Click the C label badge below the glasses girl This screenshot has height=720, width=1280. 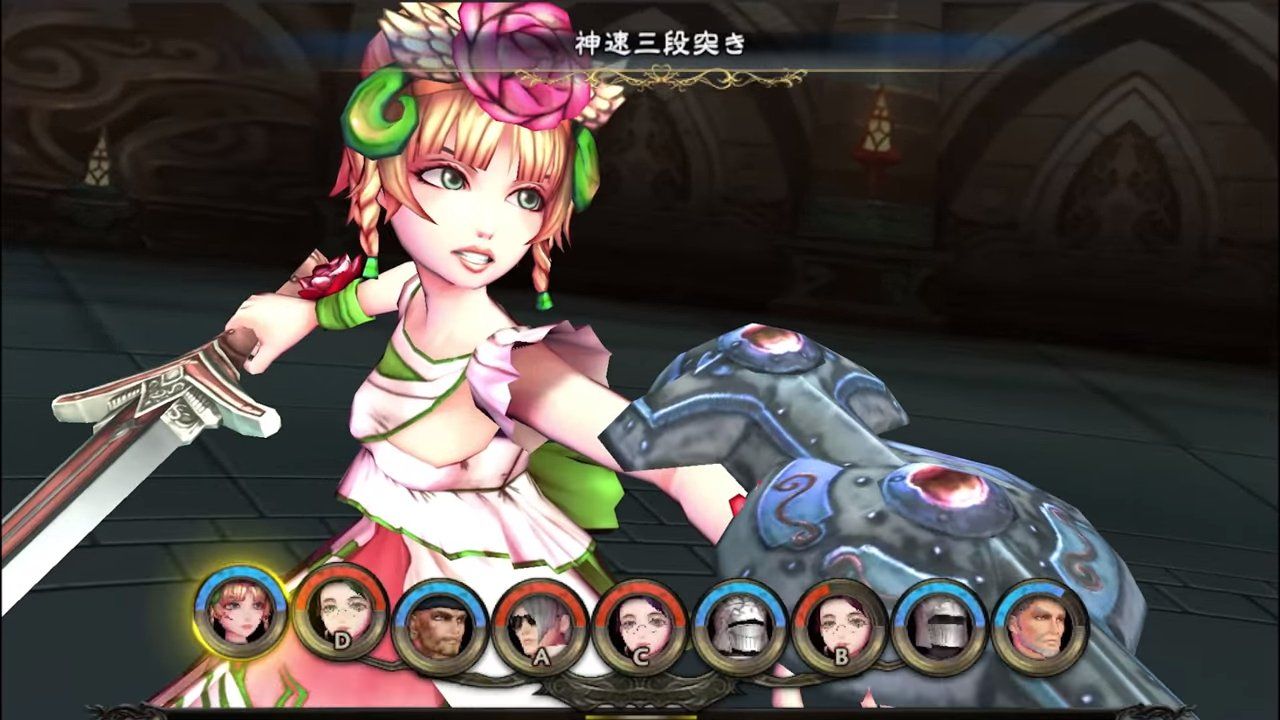tap(641, 656)
